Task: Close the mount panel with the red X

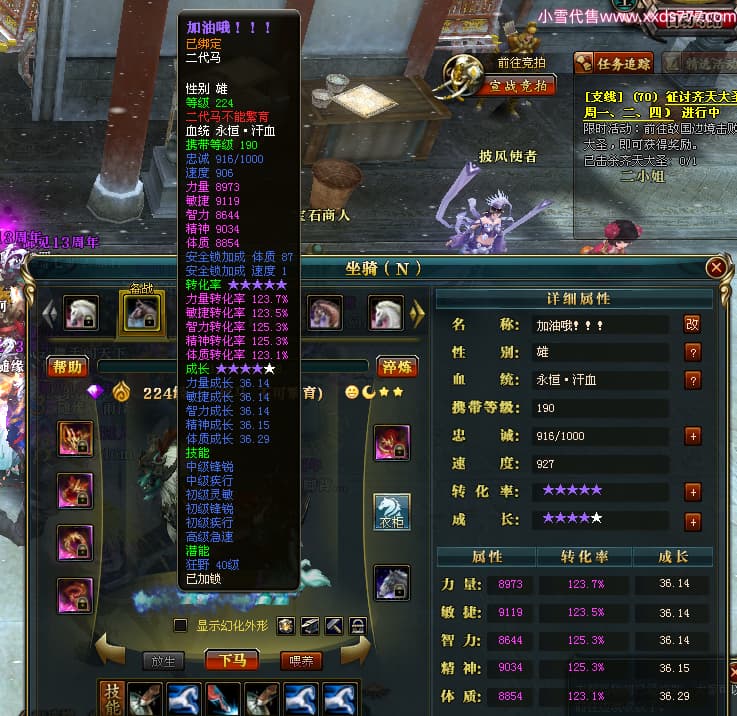Action: [716, 268]
